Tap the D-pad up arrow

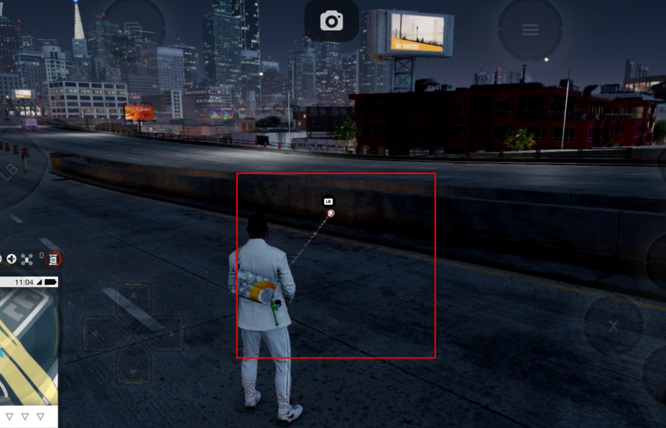point(133,297)
